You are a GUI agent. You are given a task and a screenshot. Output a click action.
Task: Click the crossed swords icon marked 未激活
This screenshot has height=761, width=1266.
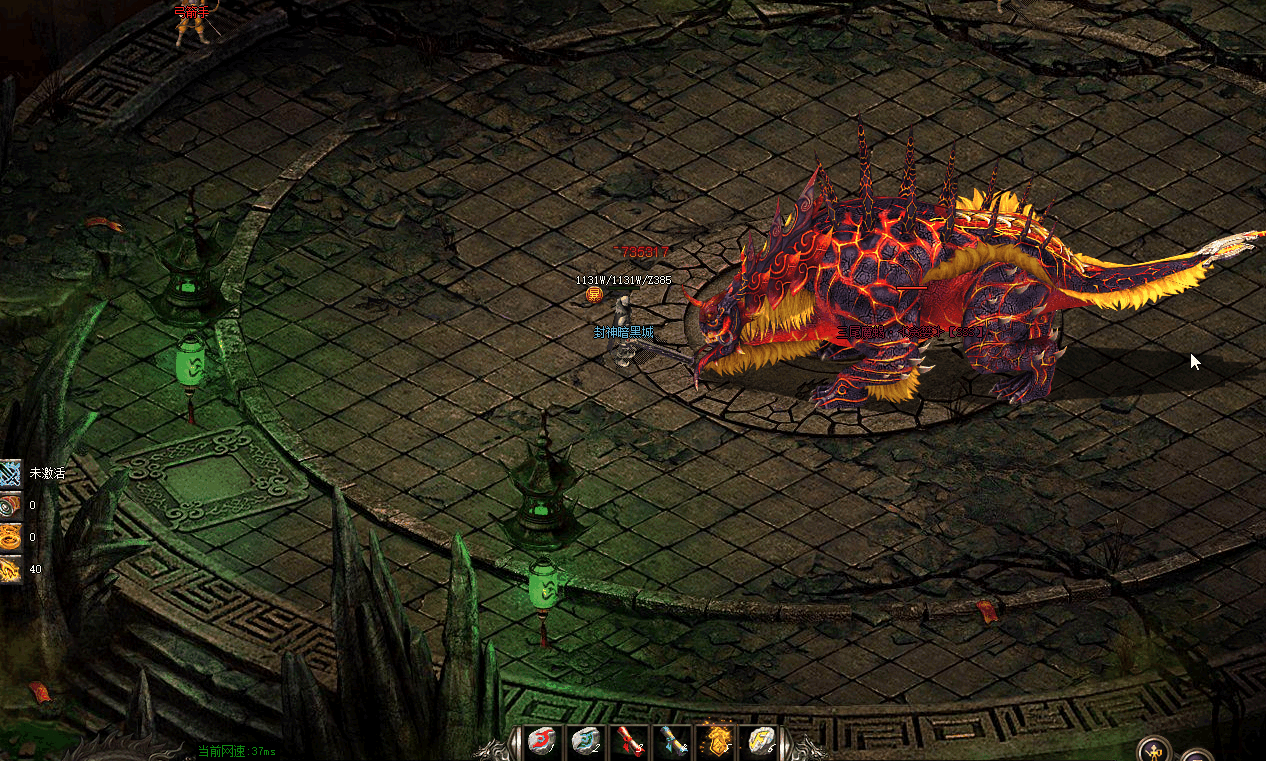11,473
